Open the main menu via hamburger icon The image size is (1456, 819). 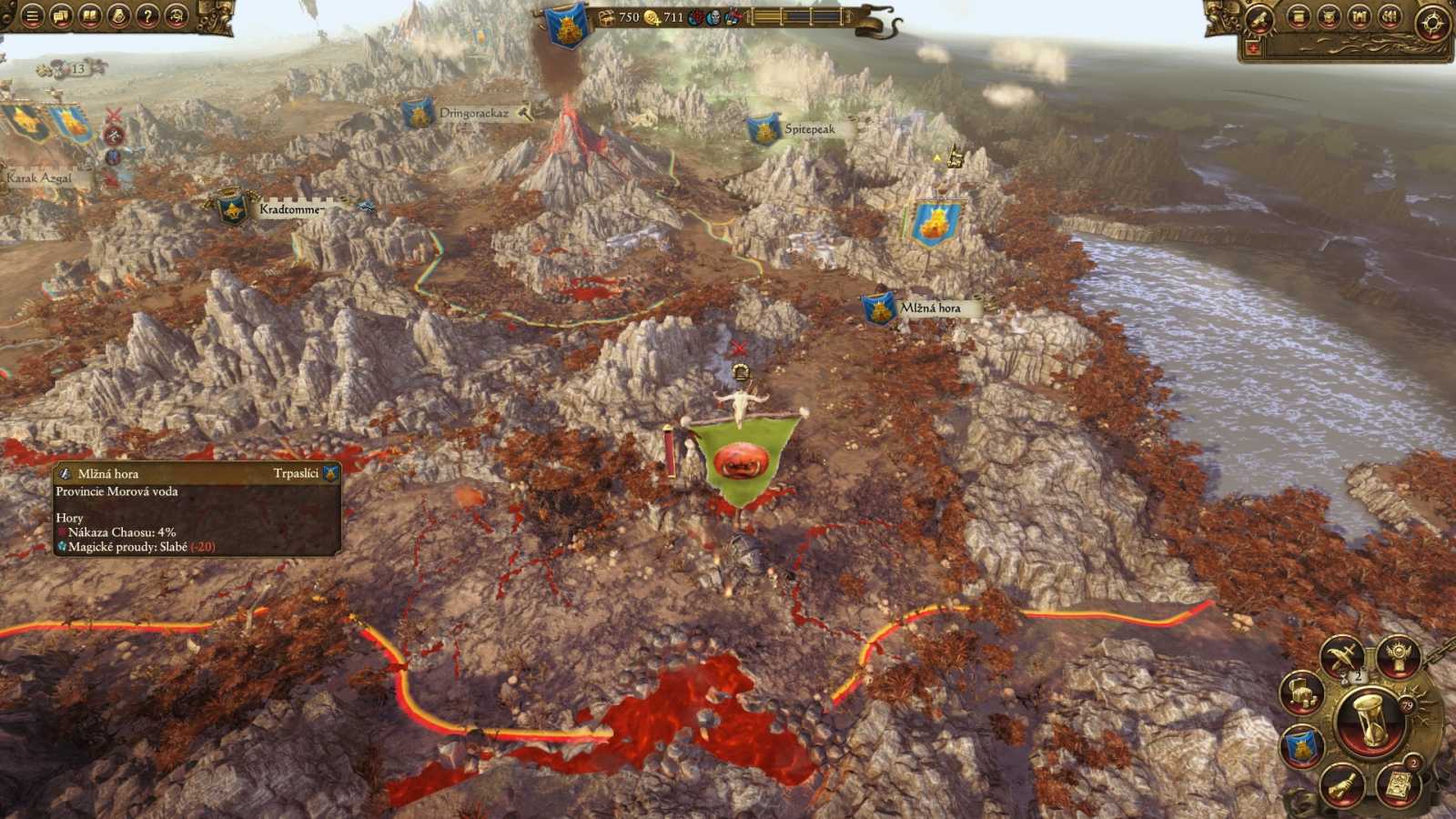click(31, 15)
